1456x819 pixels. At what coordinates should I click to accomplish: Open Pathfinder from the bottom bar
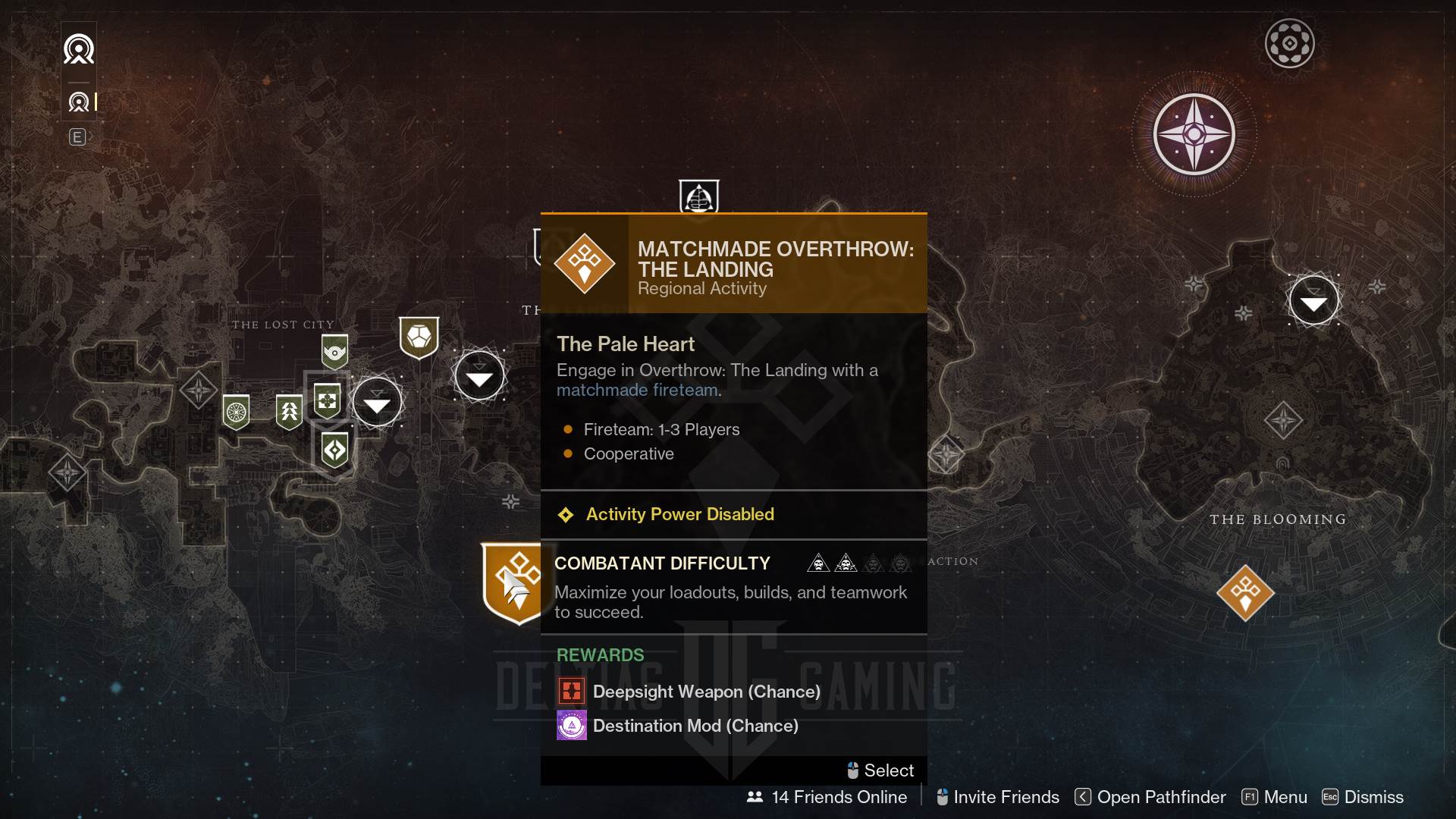[1150, 797]
